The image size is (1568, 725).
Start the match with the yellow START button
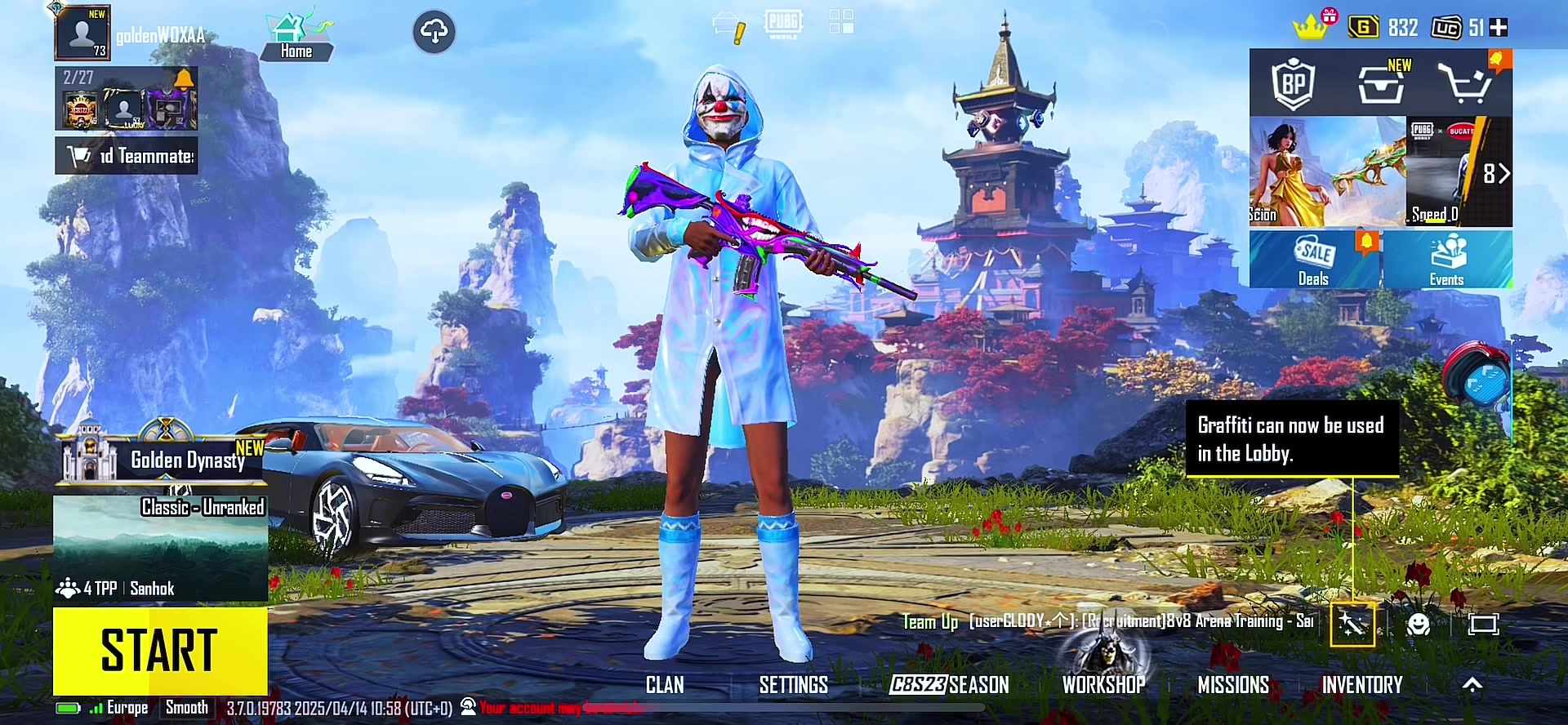[x=160, y=651]
